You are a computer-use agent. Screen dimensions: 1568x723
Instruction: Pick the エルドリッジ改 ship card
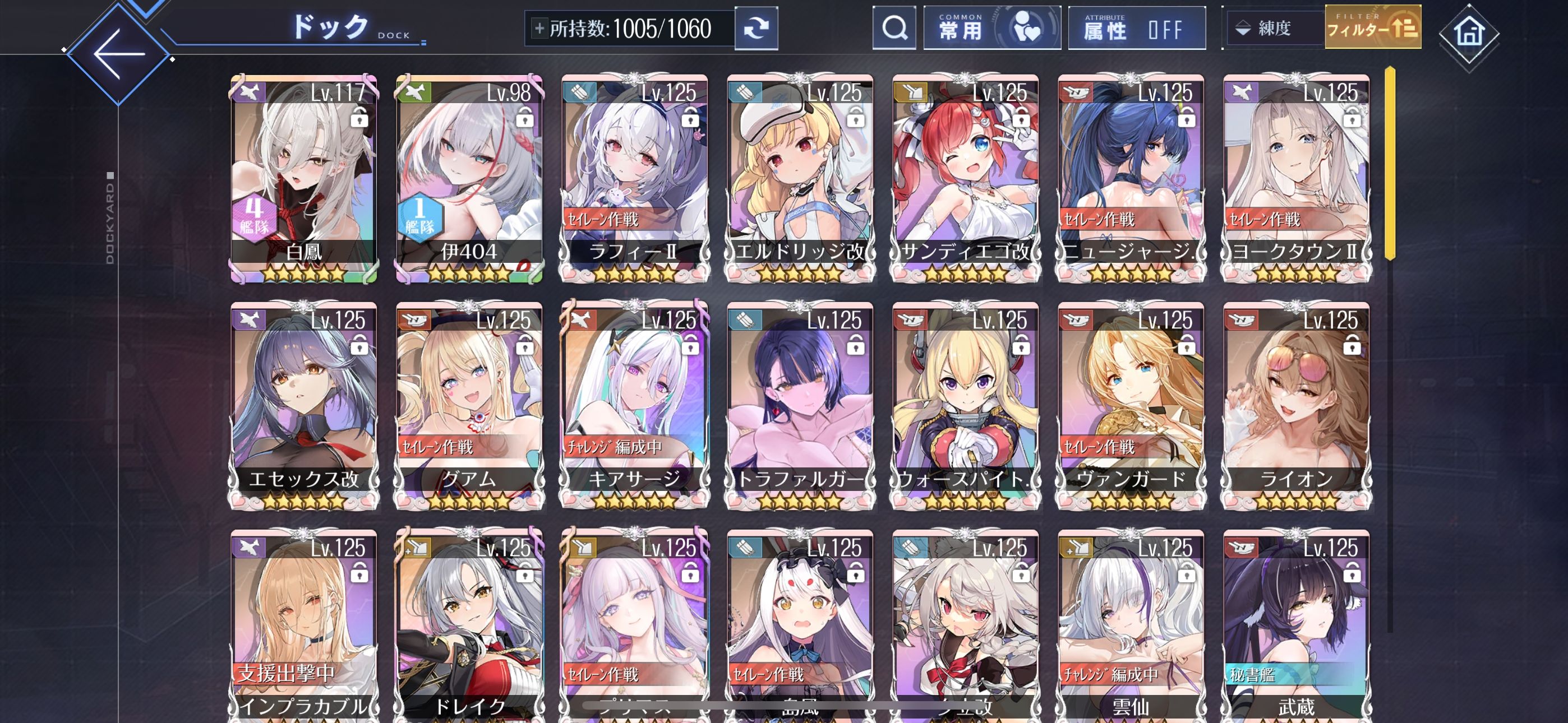(x=800, y=178)
